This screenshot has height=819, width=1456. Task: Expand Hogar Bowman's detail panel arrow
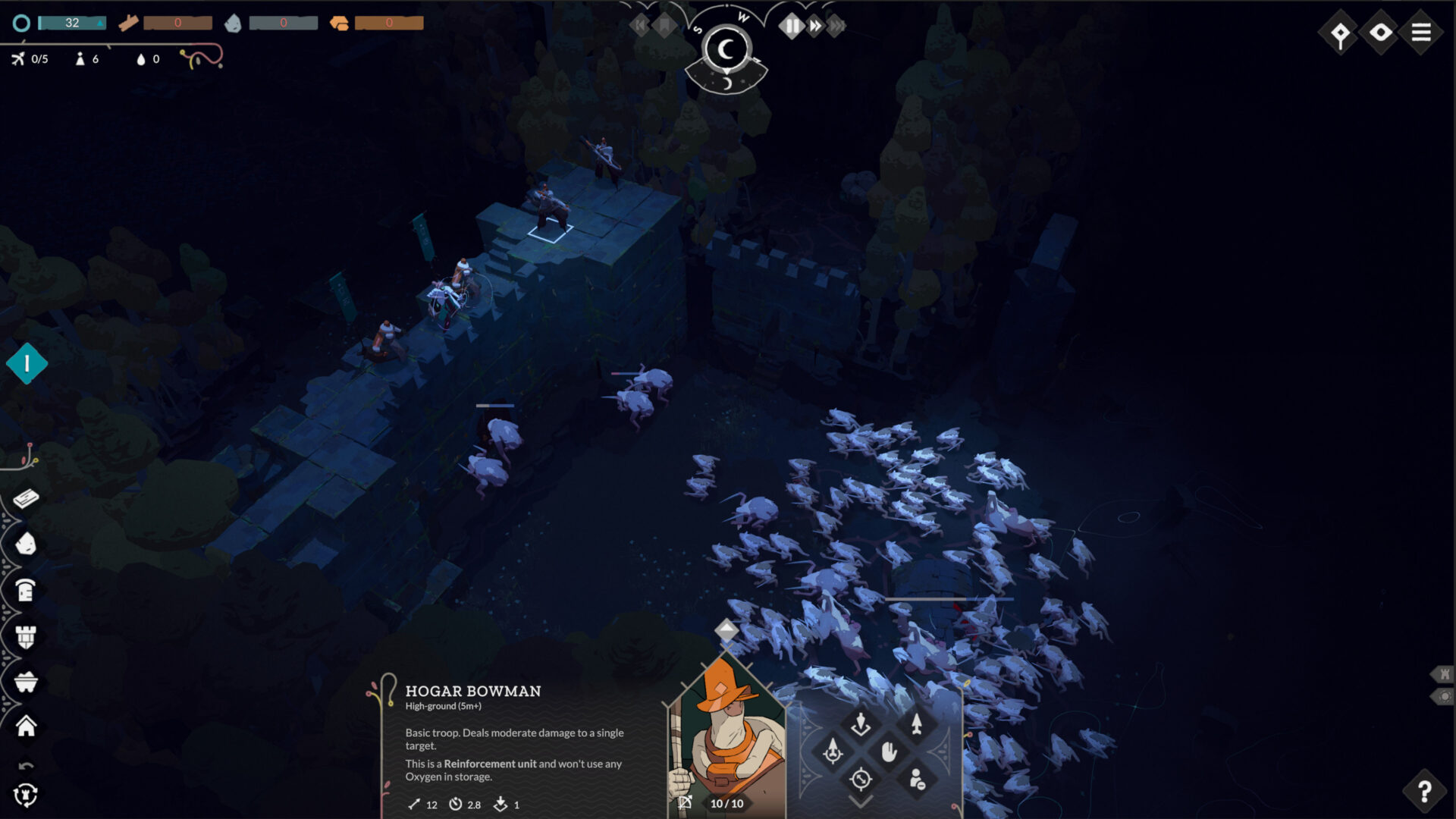pos(726,629)
